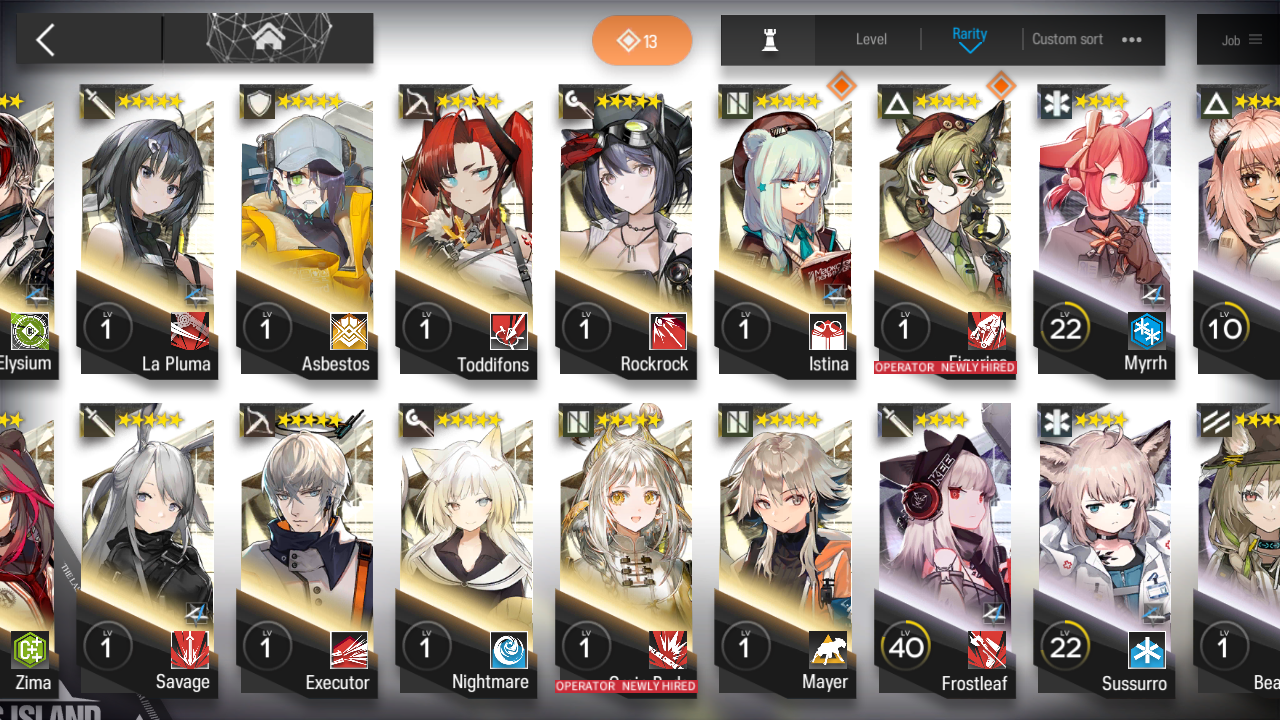This screenshot has width=1280, height=720.
Task: Open Istina's operator card
Action: click(786, 230)
